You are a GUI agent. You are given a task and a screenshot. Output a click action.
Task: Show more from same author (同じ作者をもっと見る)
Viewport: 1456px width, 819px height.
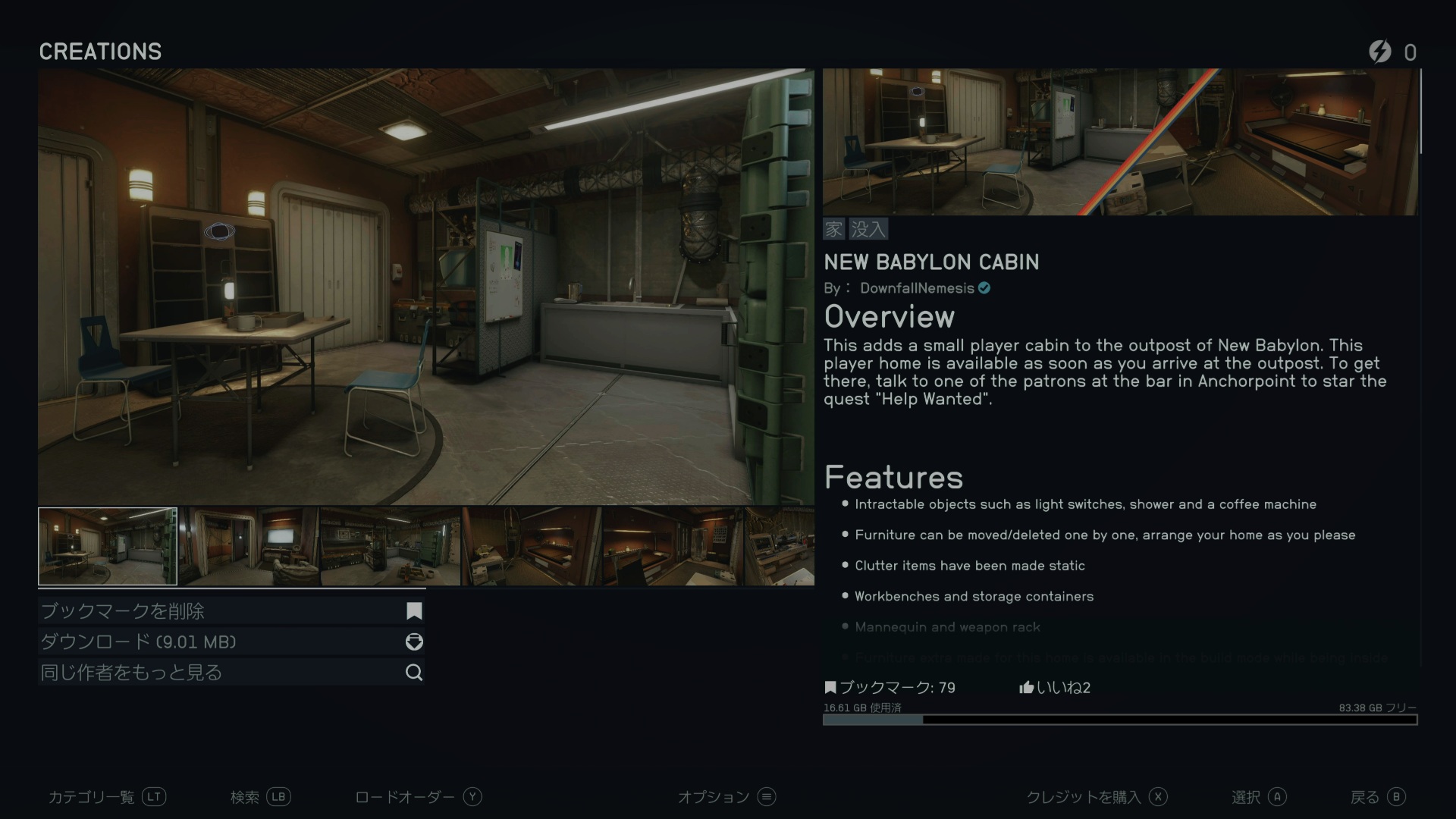(x=231, y=673)
